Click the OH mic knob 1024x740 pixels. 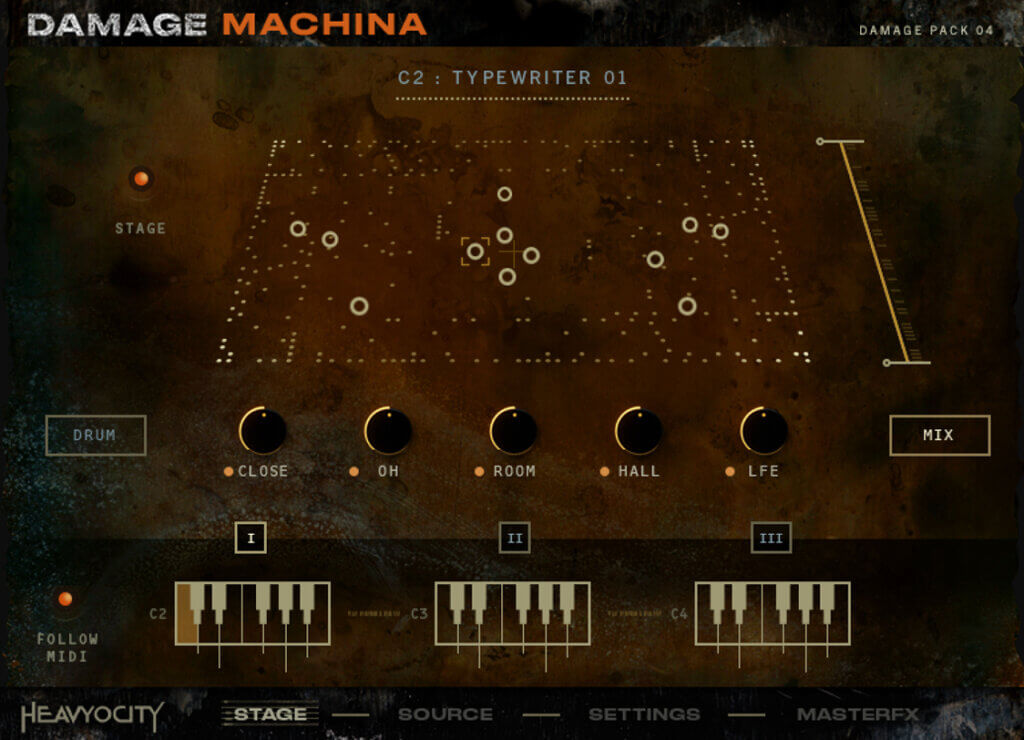(x=388, y=431)
